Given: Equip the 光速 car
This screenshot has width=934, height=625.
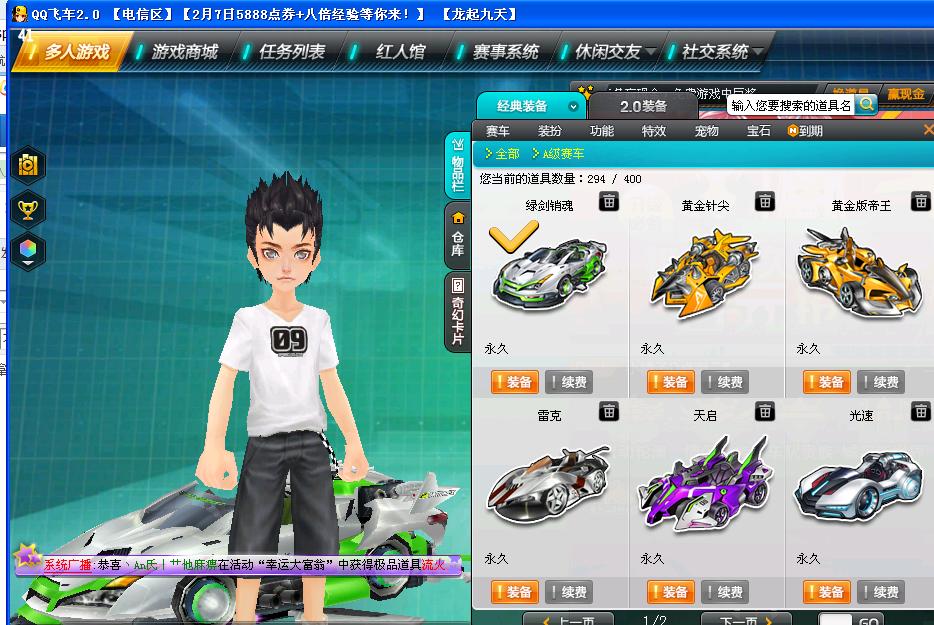Looking at the screenshot, I should click(827, 592).
